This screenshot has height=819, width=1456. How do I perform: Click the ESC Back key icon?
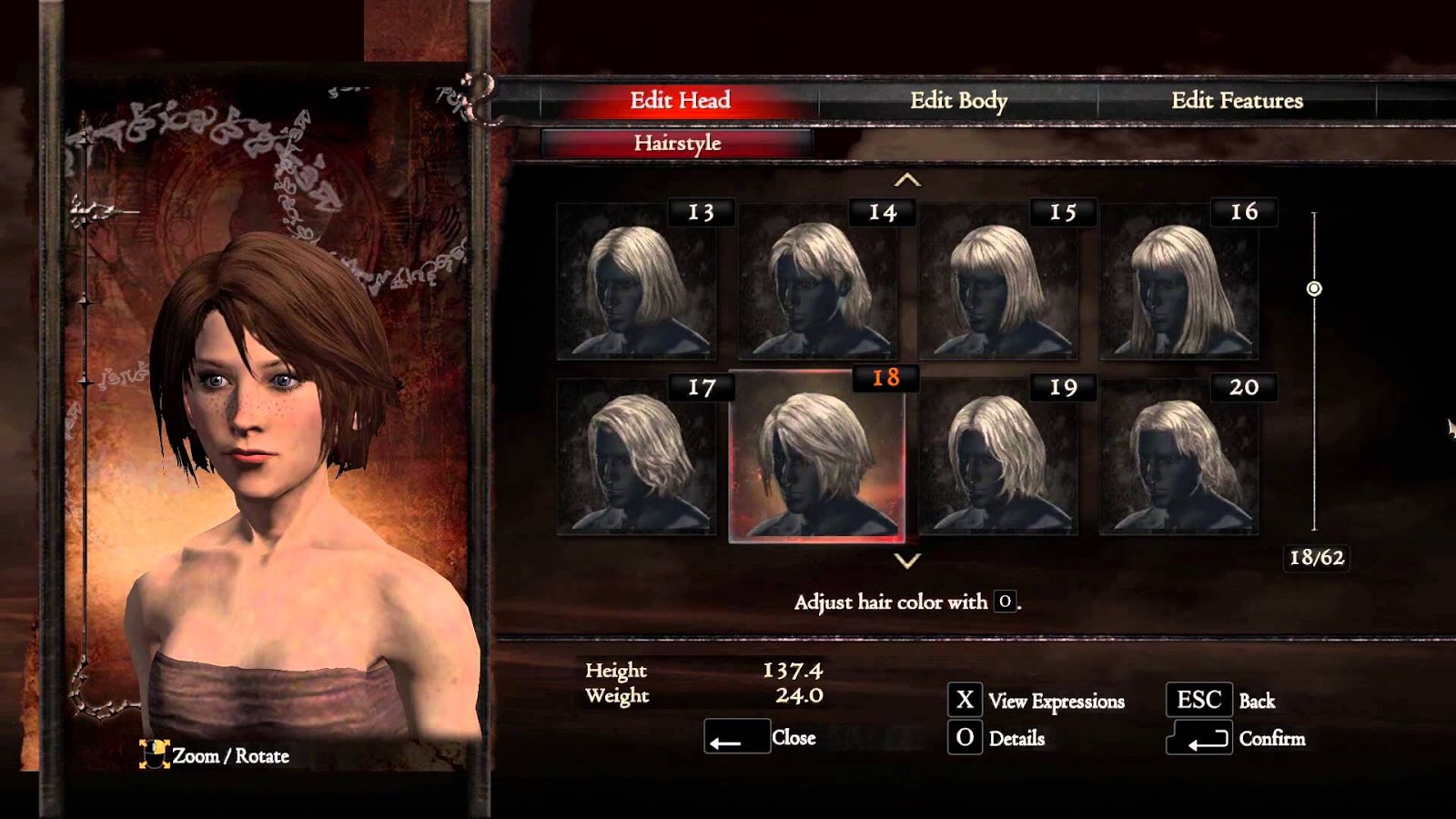tap(1198, 699)
